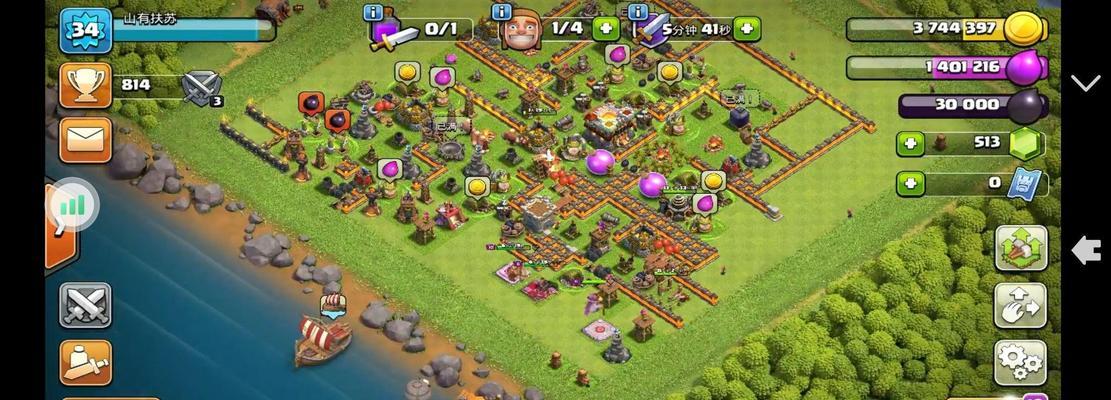
Task: Open the level 34 player profile badge
Action: pos(85,30)
